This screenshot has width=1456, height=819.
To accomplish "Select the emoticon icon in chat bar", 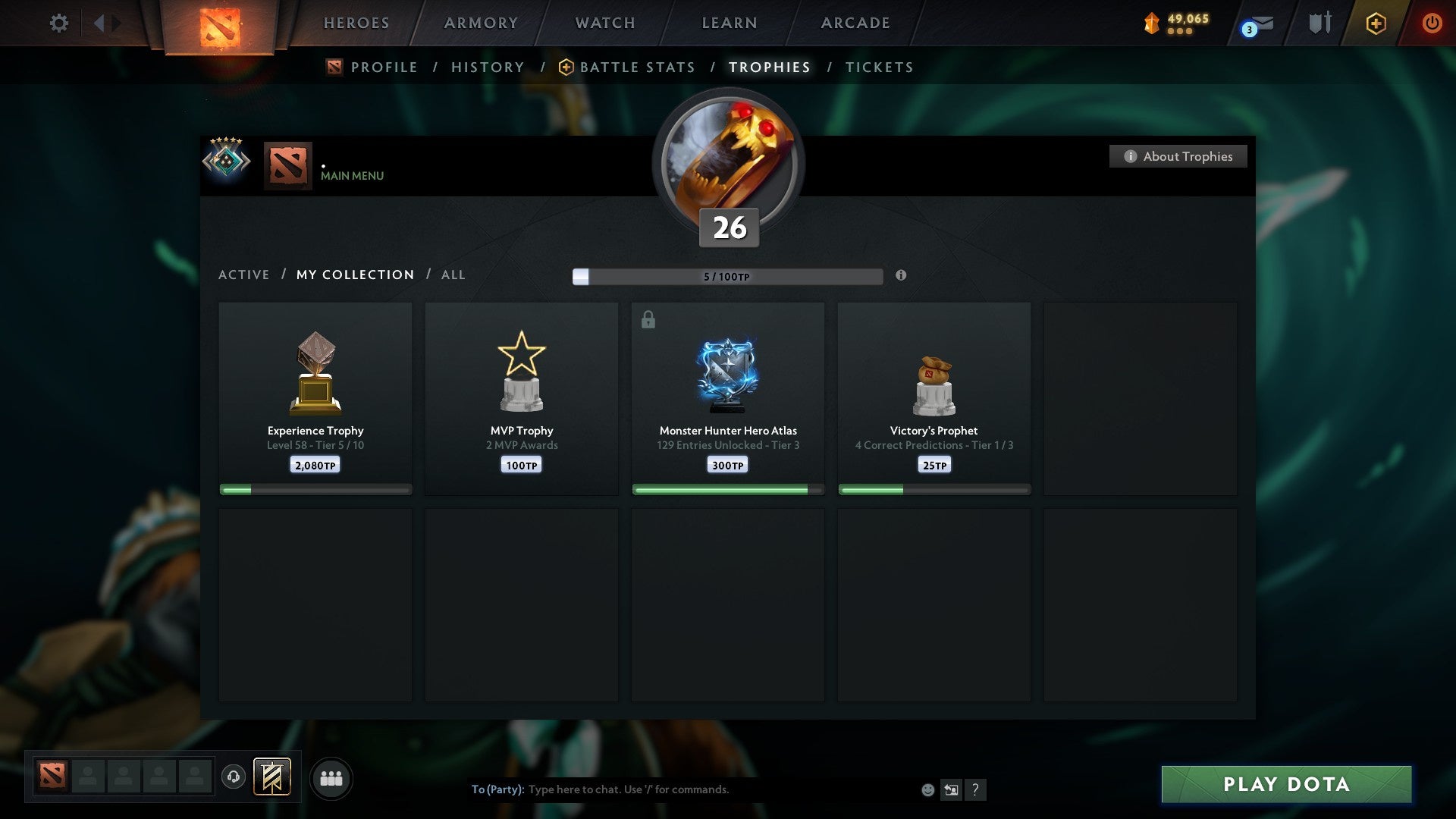I will click(x=928, y=789).
